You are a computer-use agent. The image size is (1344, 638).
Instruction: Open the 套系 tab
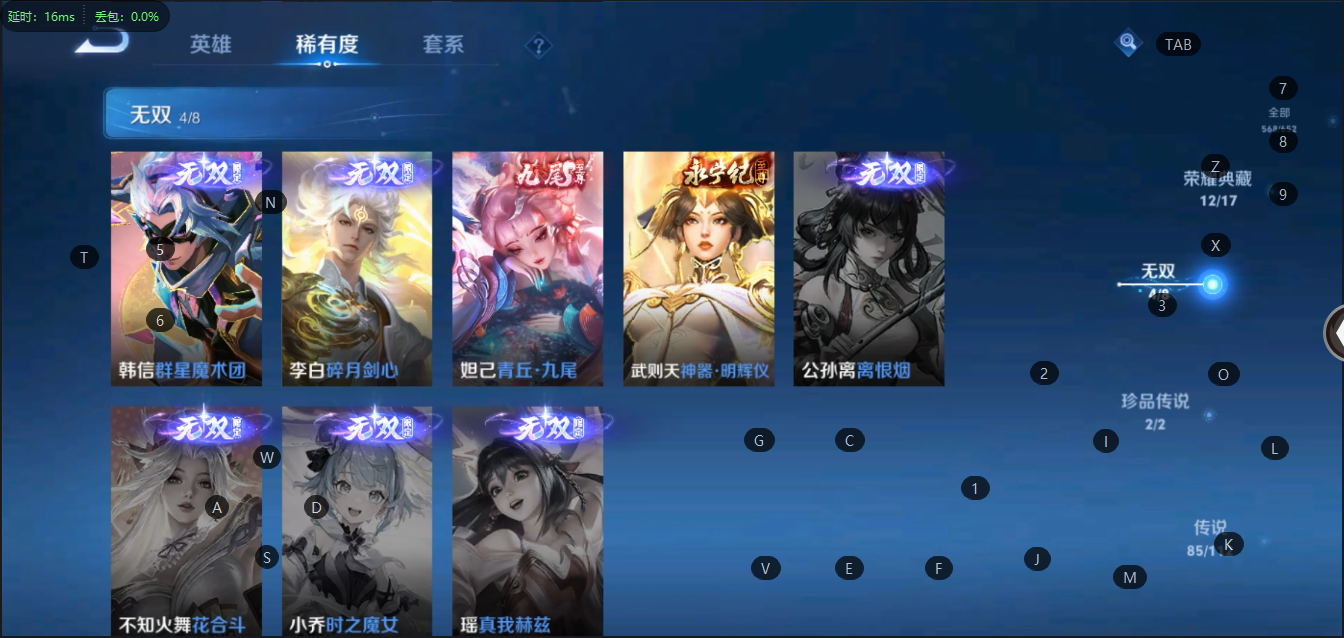pyautogui.click(x=443, y=45)
